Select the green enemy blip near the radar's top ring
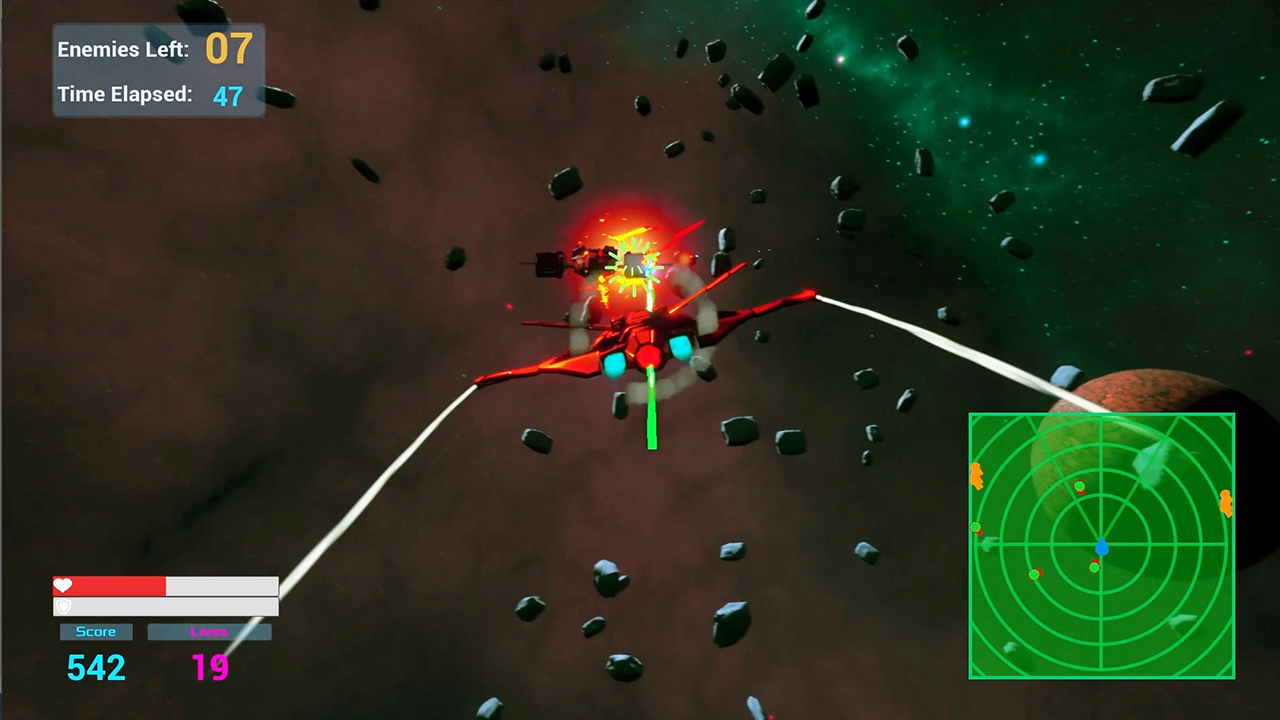The height and width of the screenshot is (720, 1280). pos(1079,484)
